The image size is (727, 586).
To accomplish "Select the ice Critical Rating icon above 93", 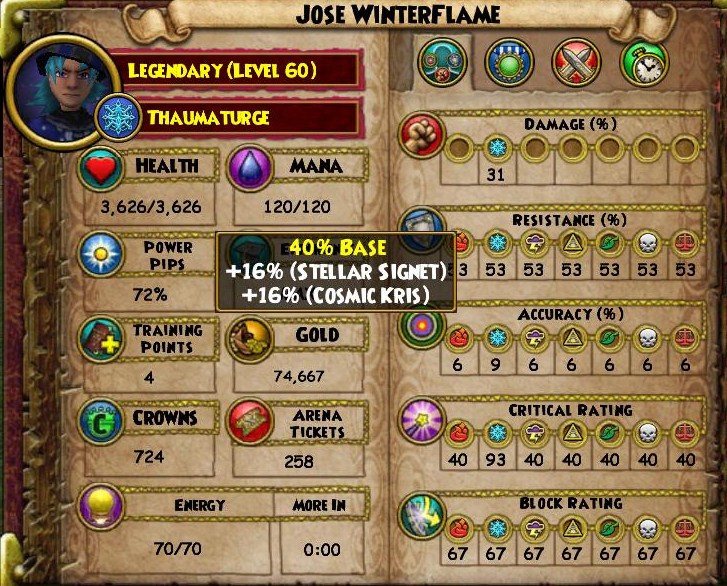I will coord(496,433).
